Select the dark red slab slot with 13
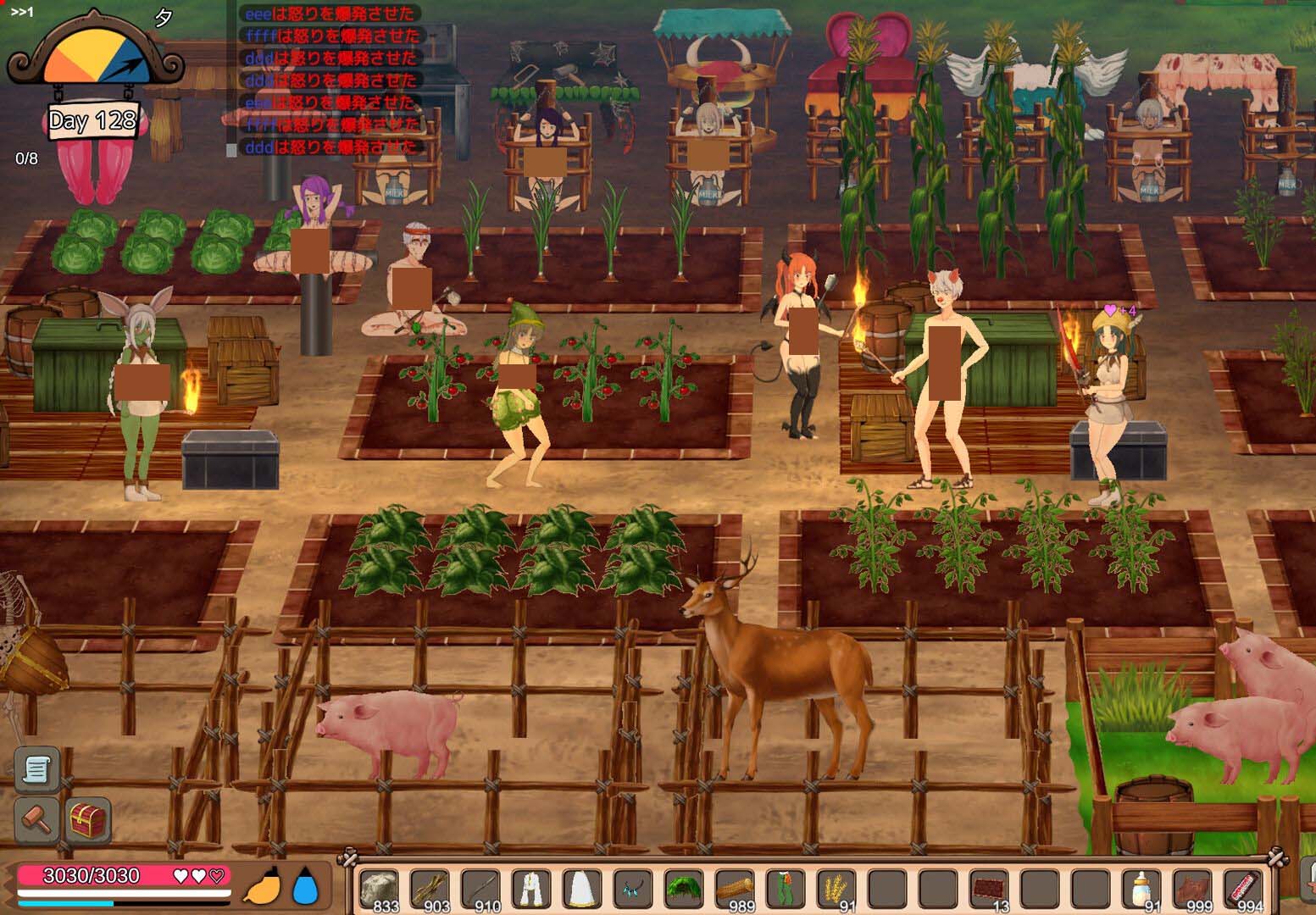The width and height of the screenshot is (1316, 915). (x=989, y=890)
